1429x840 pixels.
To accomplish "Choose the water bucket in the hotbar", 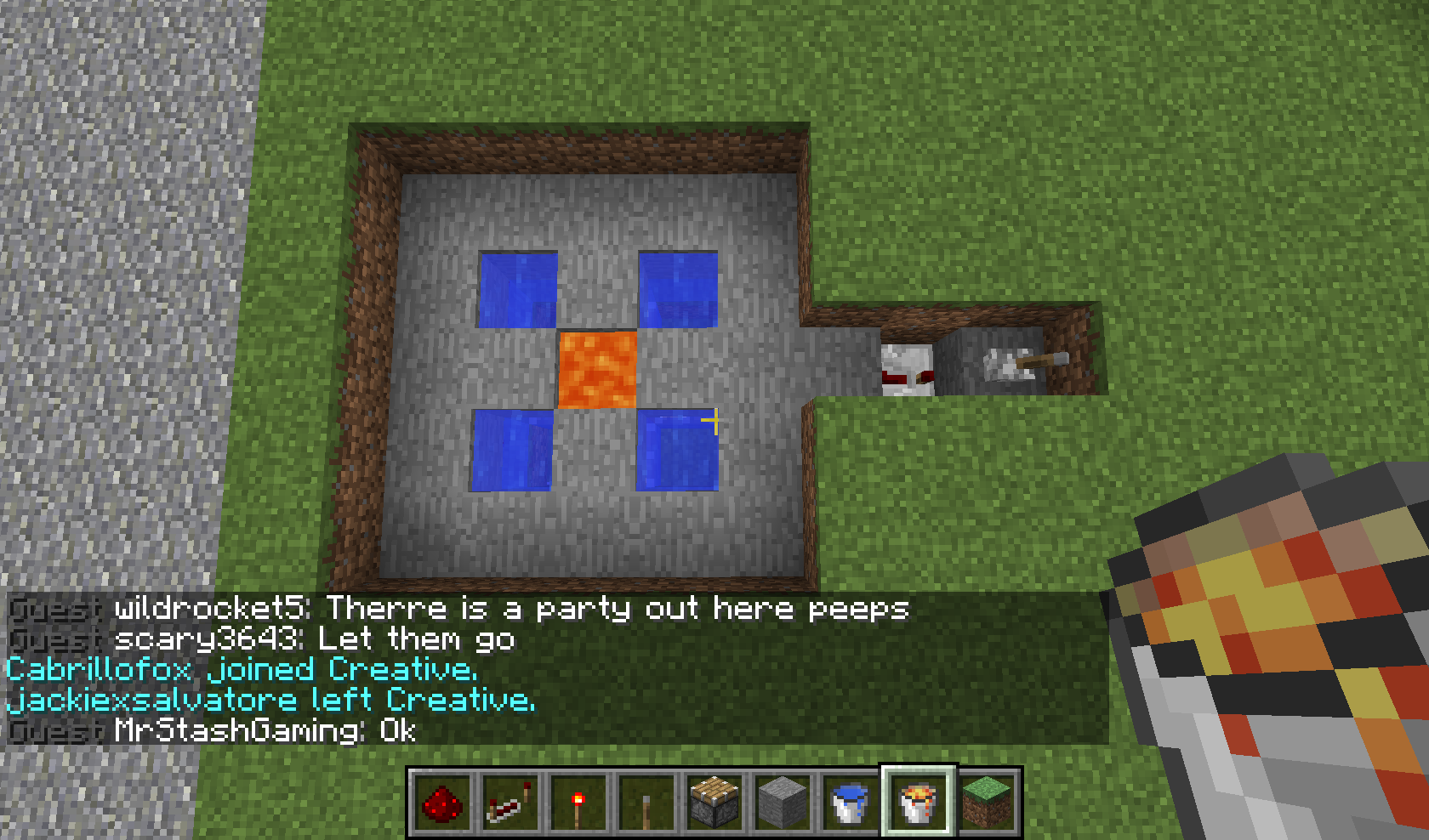I will pyautogui.click(x=851, y=802).
